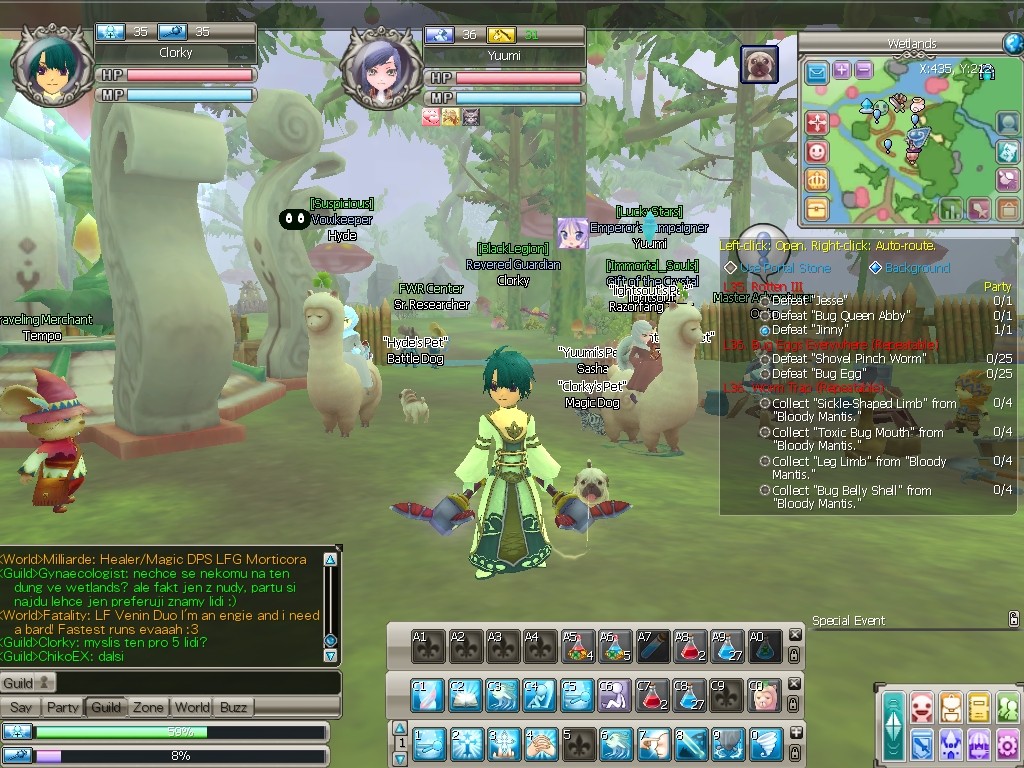Zoom out the minimap with minus button
Image resolution: width=1024 pixels, height=768 pixels.
click(863, 70)
